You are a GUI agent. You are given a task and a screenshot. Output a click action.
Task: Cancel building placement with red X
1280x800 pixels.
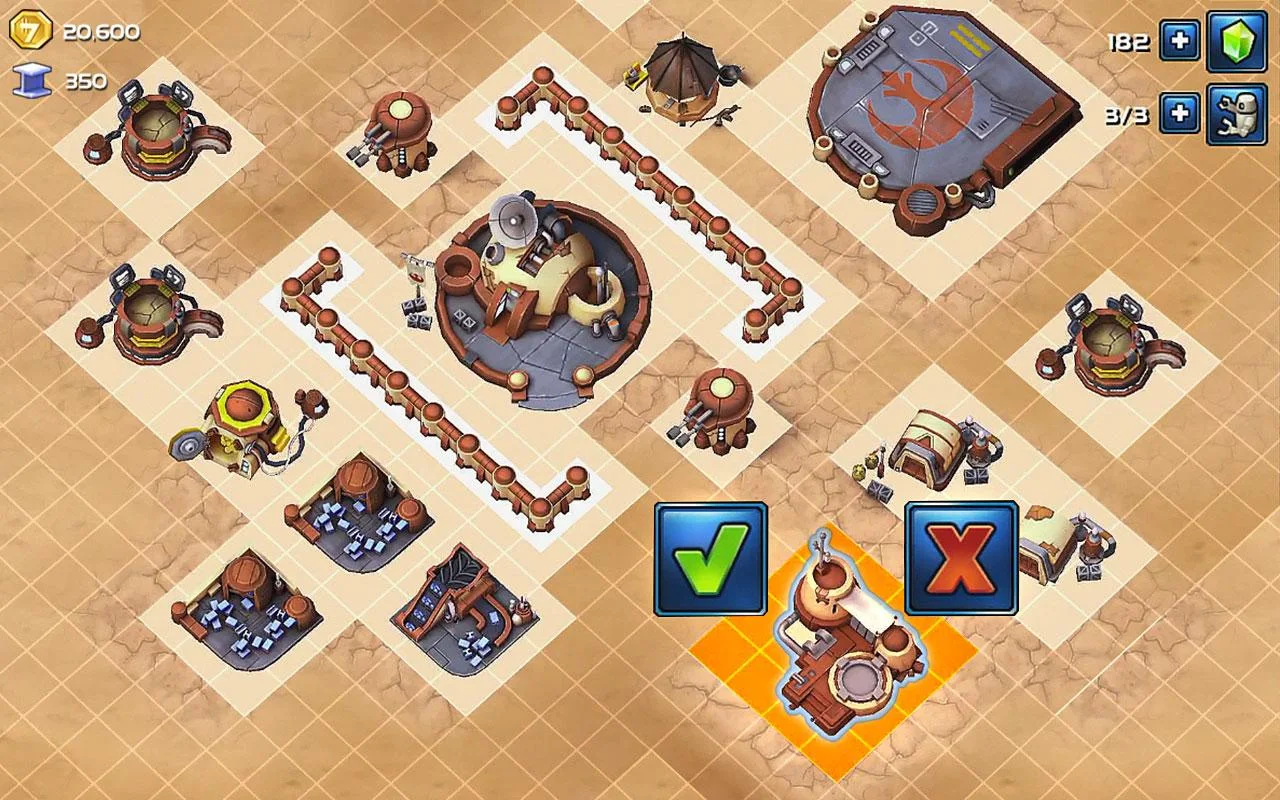tap(960, 555)
